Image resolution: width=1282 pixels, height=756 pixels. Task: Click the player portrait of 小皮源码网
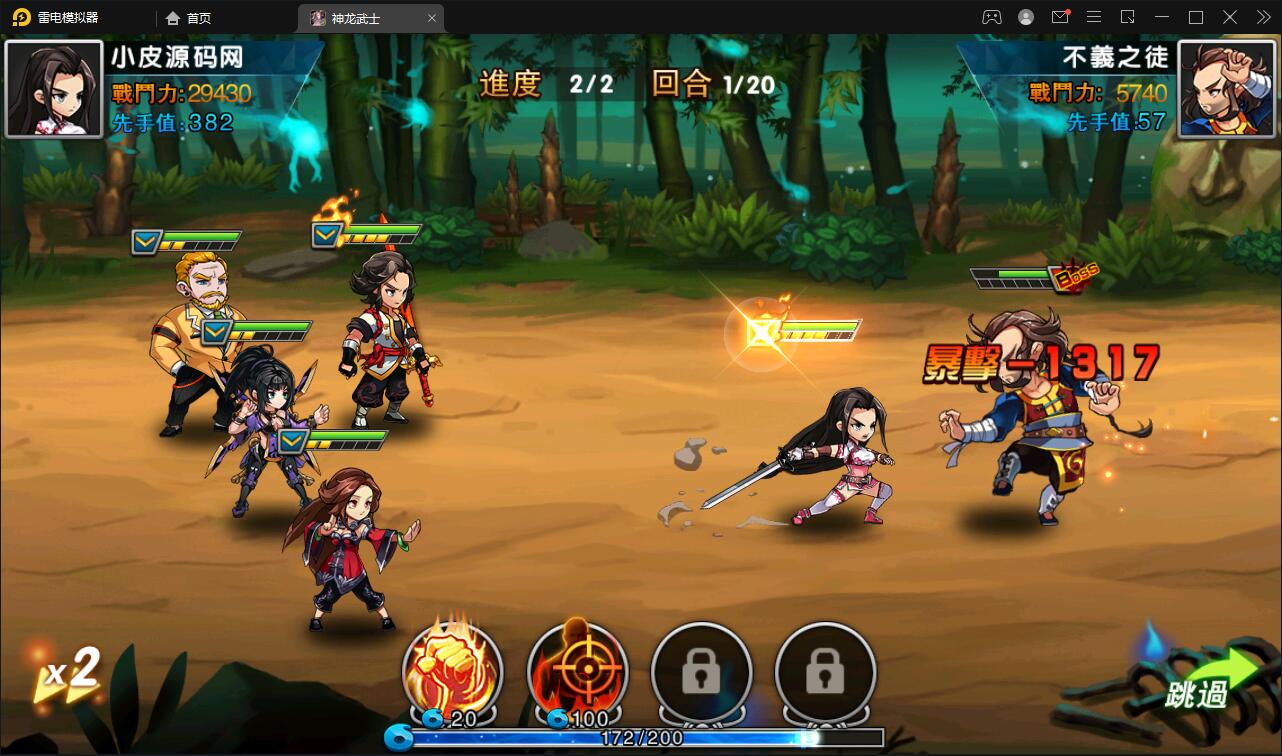tap(54, 89)
